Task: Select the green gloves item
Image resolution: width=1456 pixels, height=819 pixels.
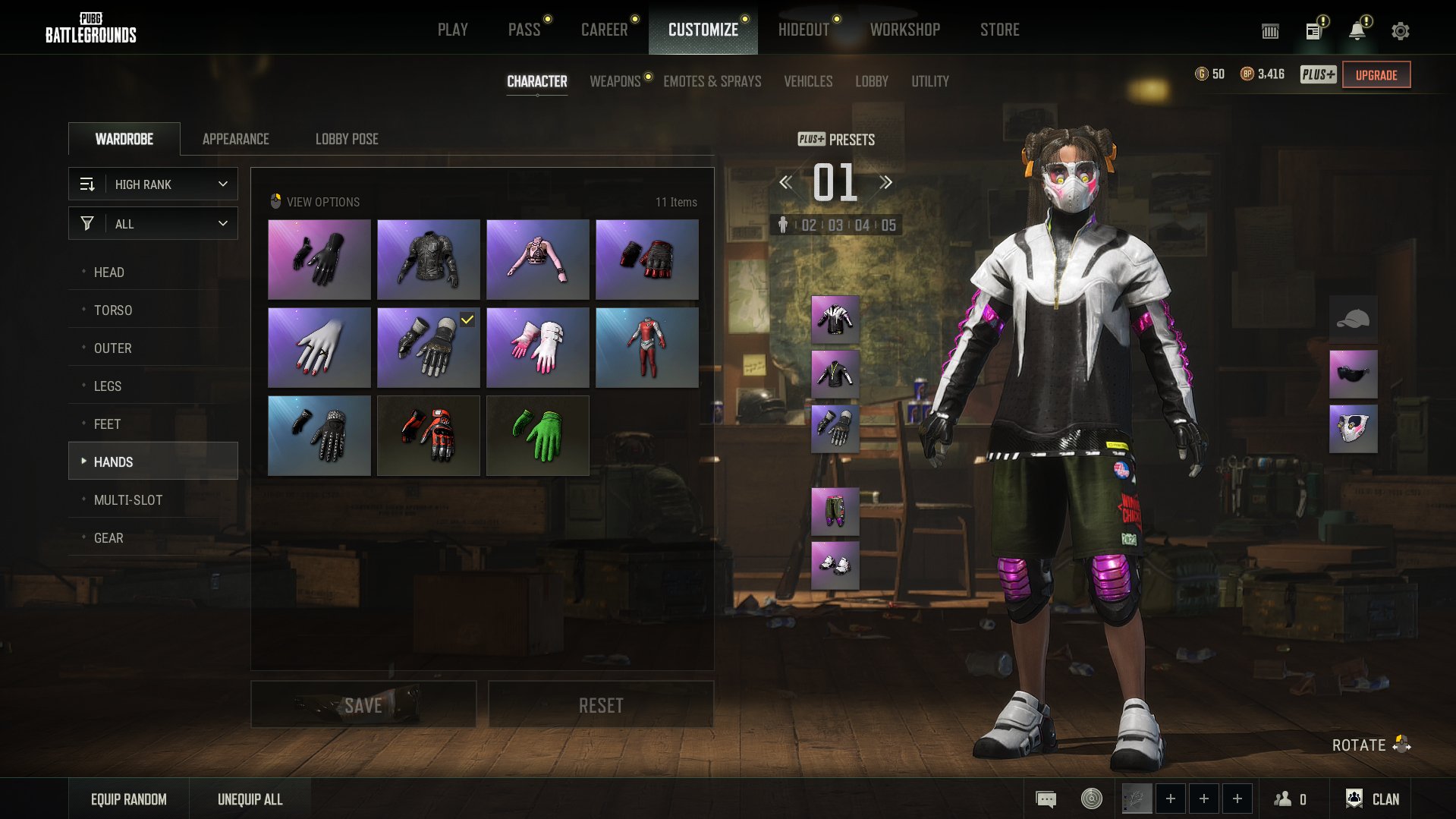Action: 537,436
